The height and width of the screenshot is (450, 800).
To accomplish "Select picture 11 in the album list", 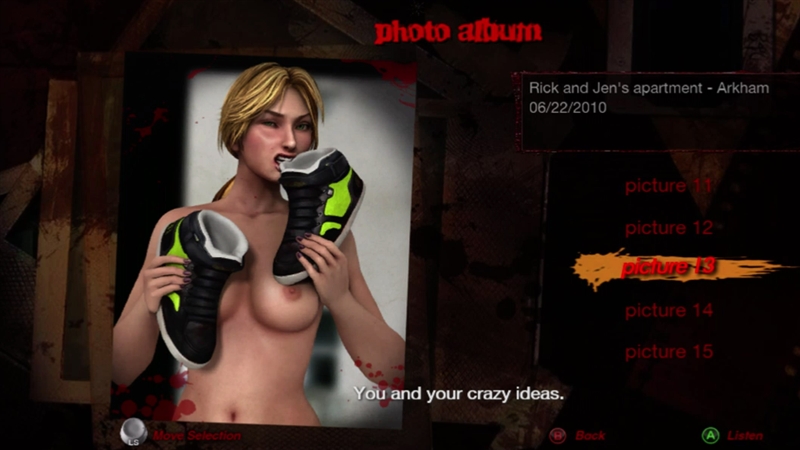I will [x=669, y=186].
